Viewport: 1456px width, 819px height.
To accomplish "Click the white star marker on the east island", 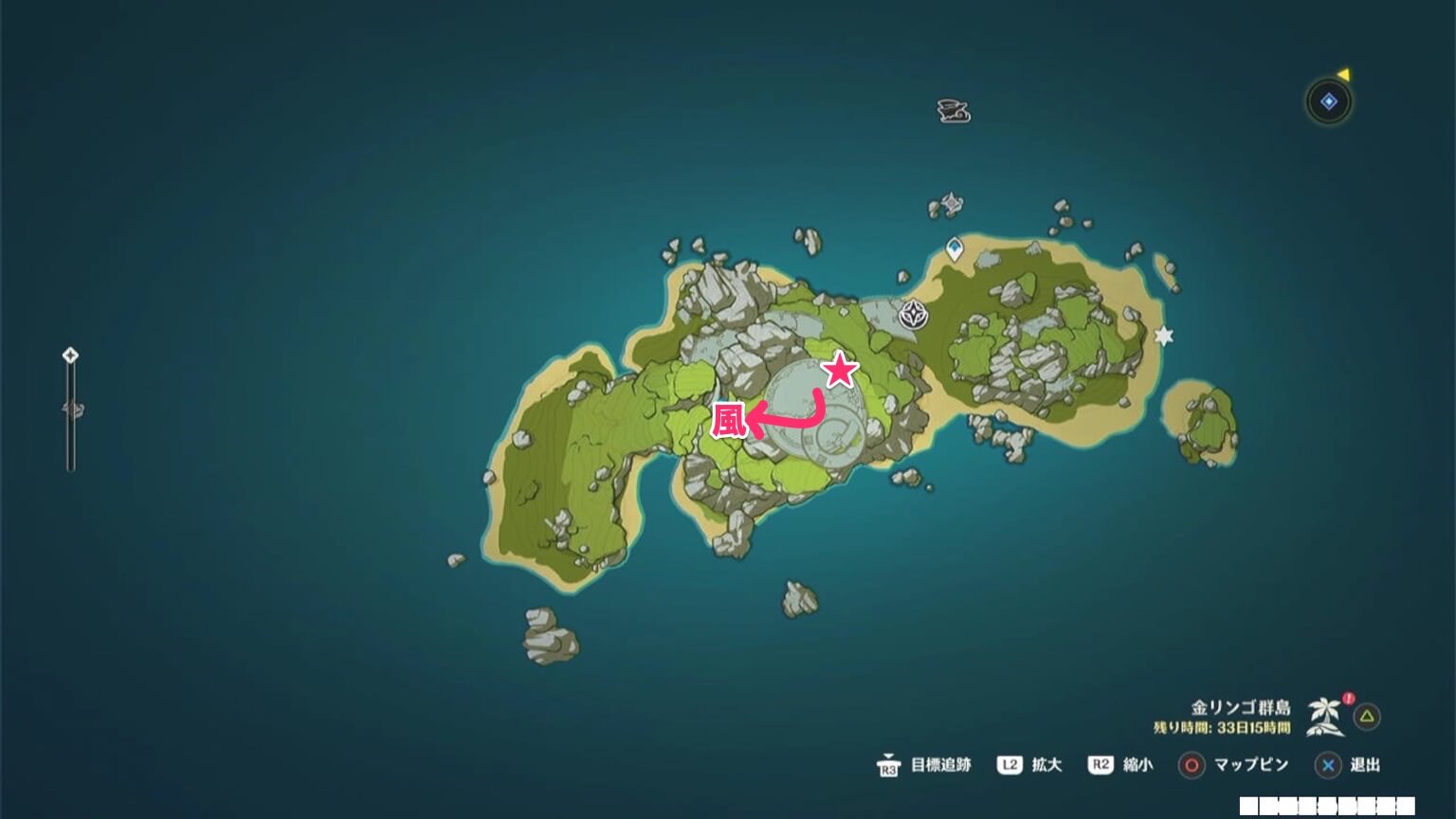I will tap(1163, 335).
